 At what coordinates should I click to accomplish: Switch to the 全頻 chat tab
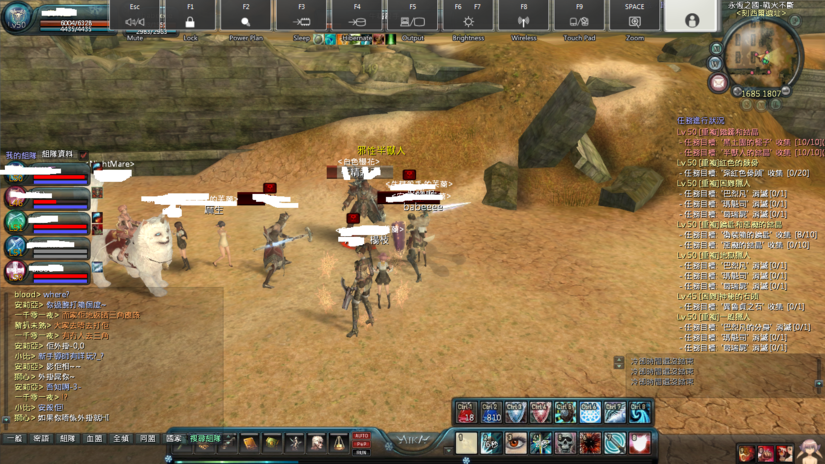click(121, 438)
